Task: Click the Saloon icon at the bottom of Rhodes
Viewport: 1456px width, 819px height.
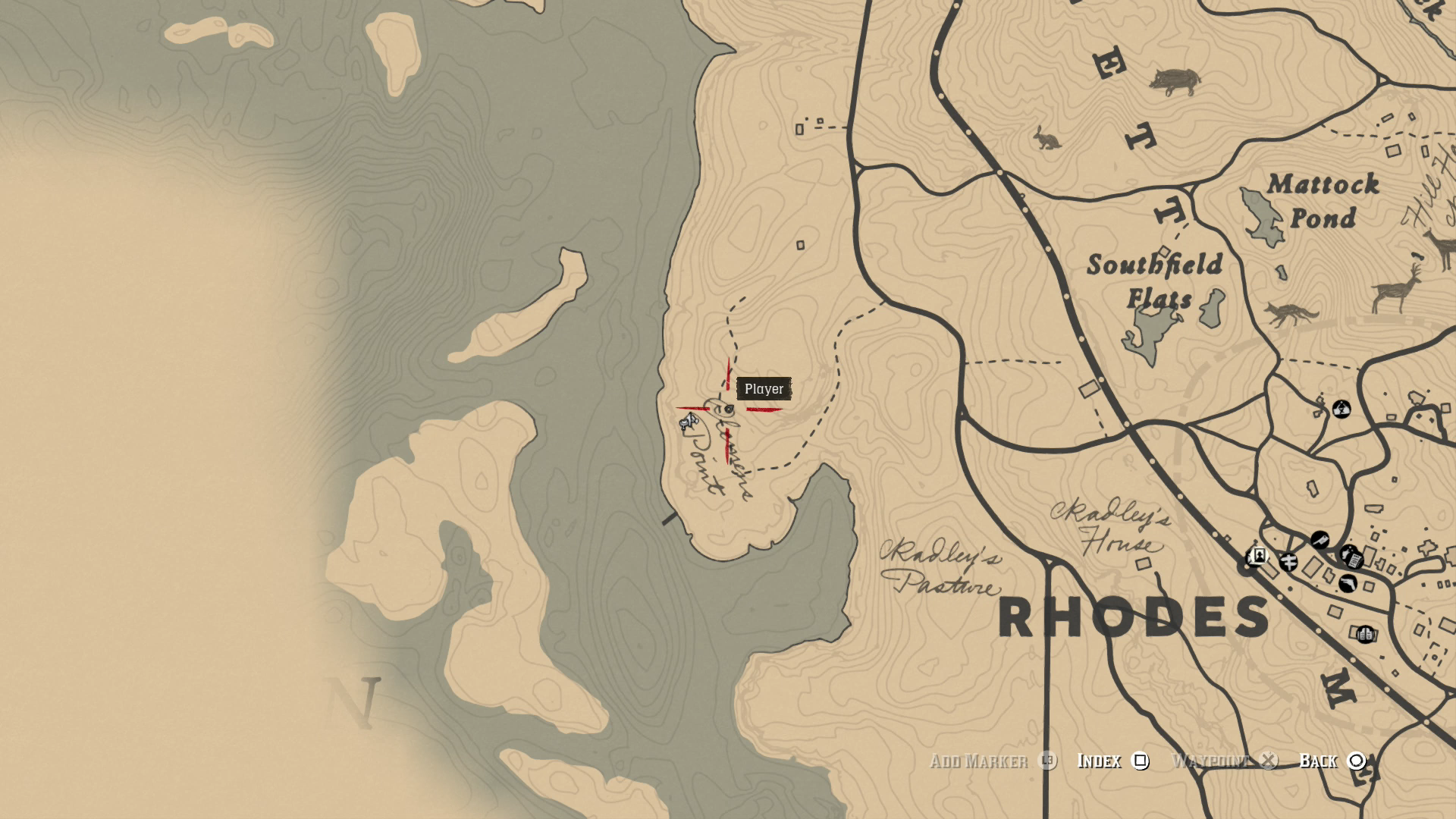Action: [x=1363, y=635]
